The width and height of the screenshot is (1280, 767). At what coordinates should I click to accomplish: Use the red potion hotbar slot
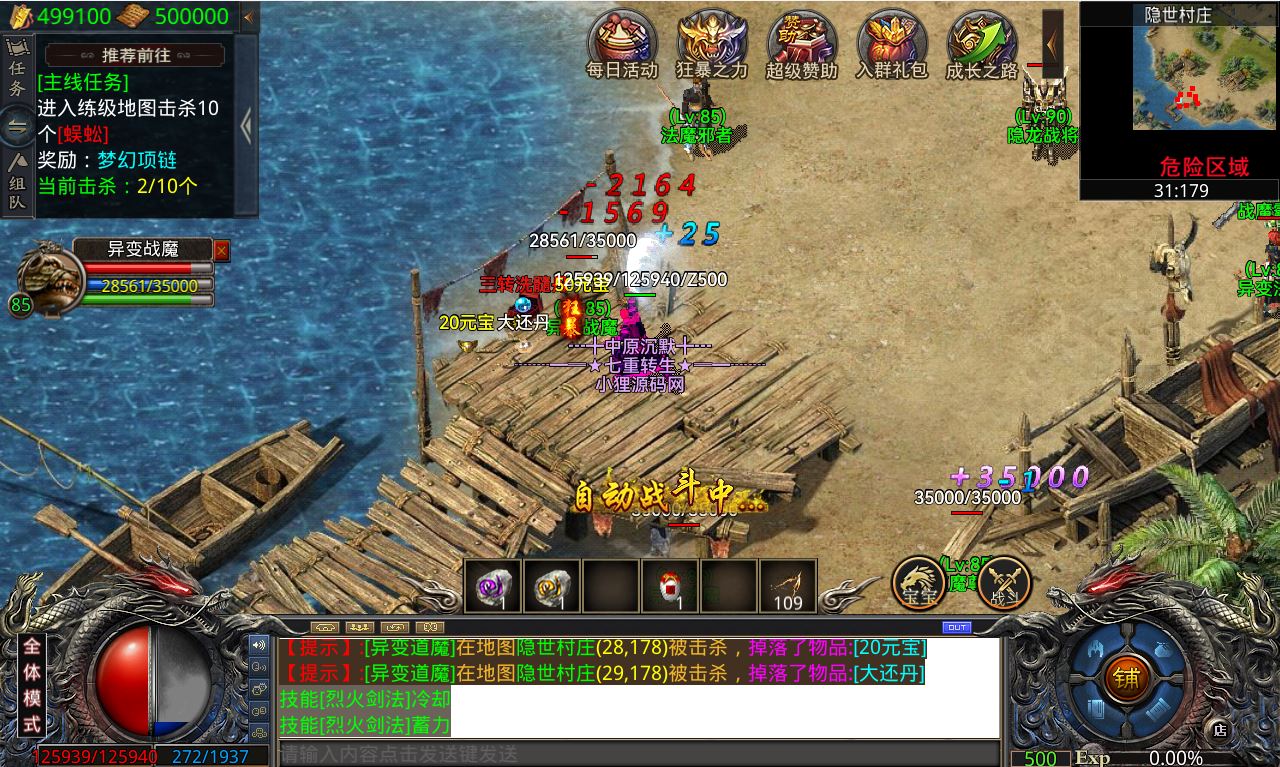669,586
